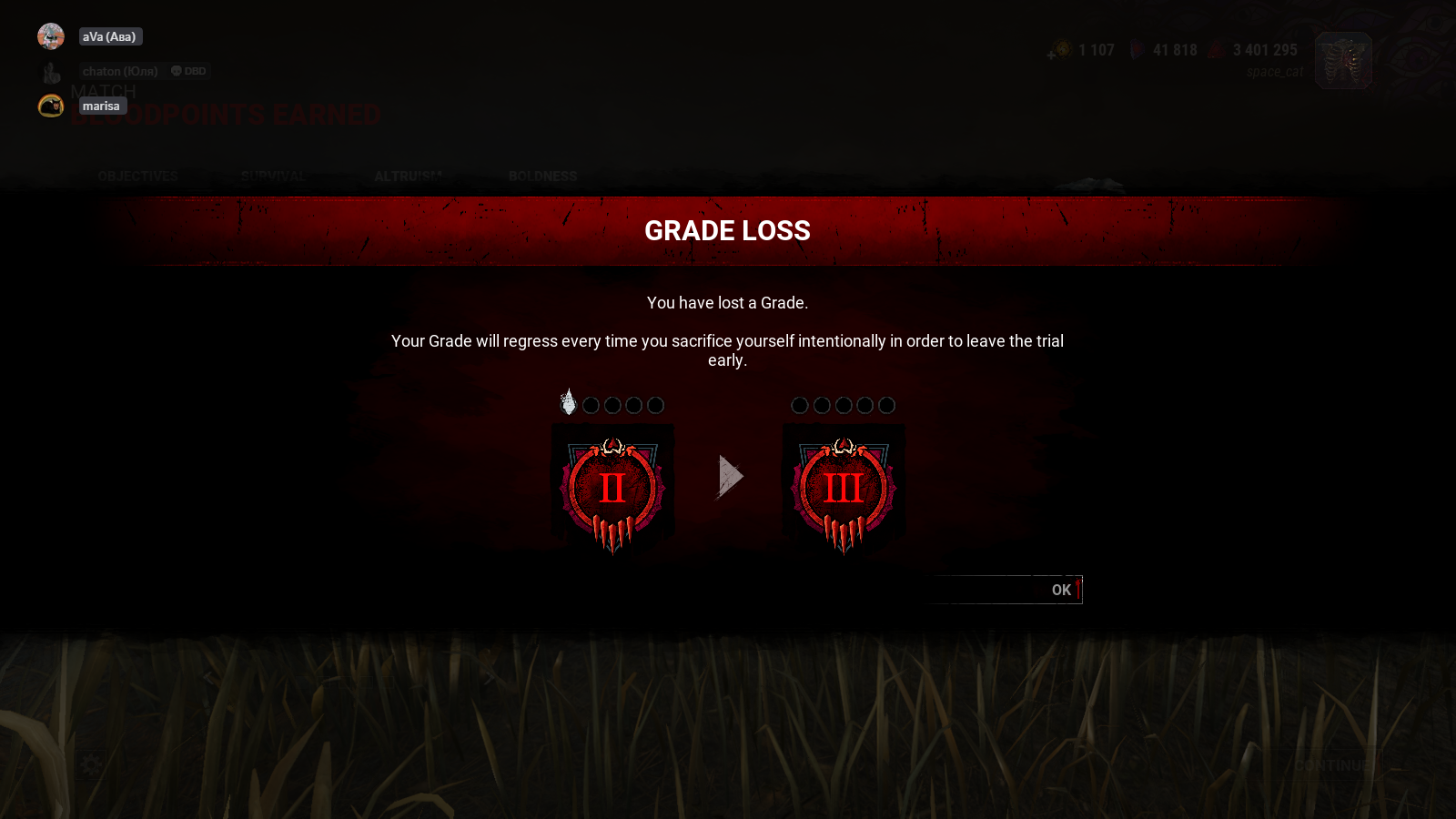Expand the OBJECTIVES scoring category
Screen dimensions: 1456x819
[x=137, y=177]
